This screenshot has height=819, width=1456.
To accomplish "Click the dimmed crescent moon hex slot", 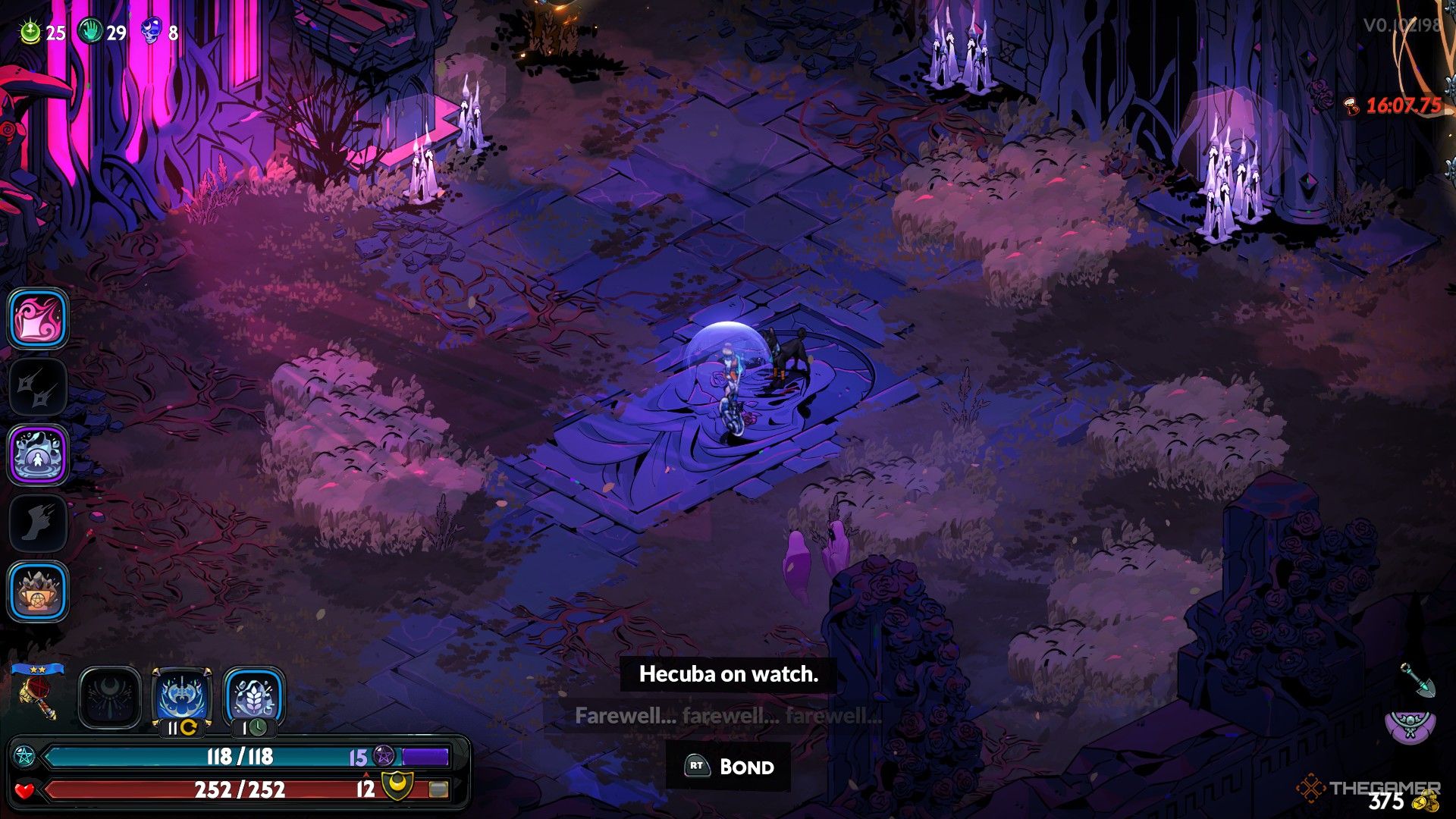I will (110, 698).
